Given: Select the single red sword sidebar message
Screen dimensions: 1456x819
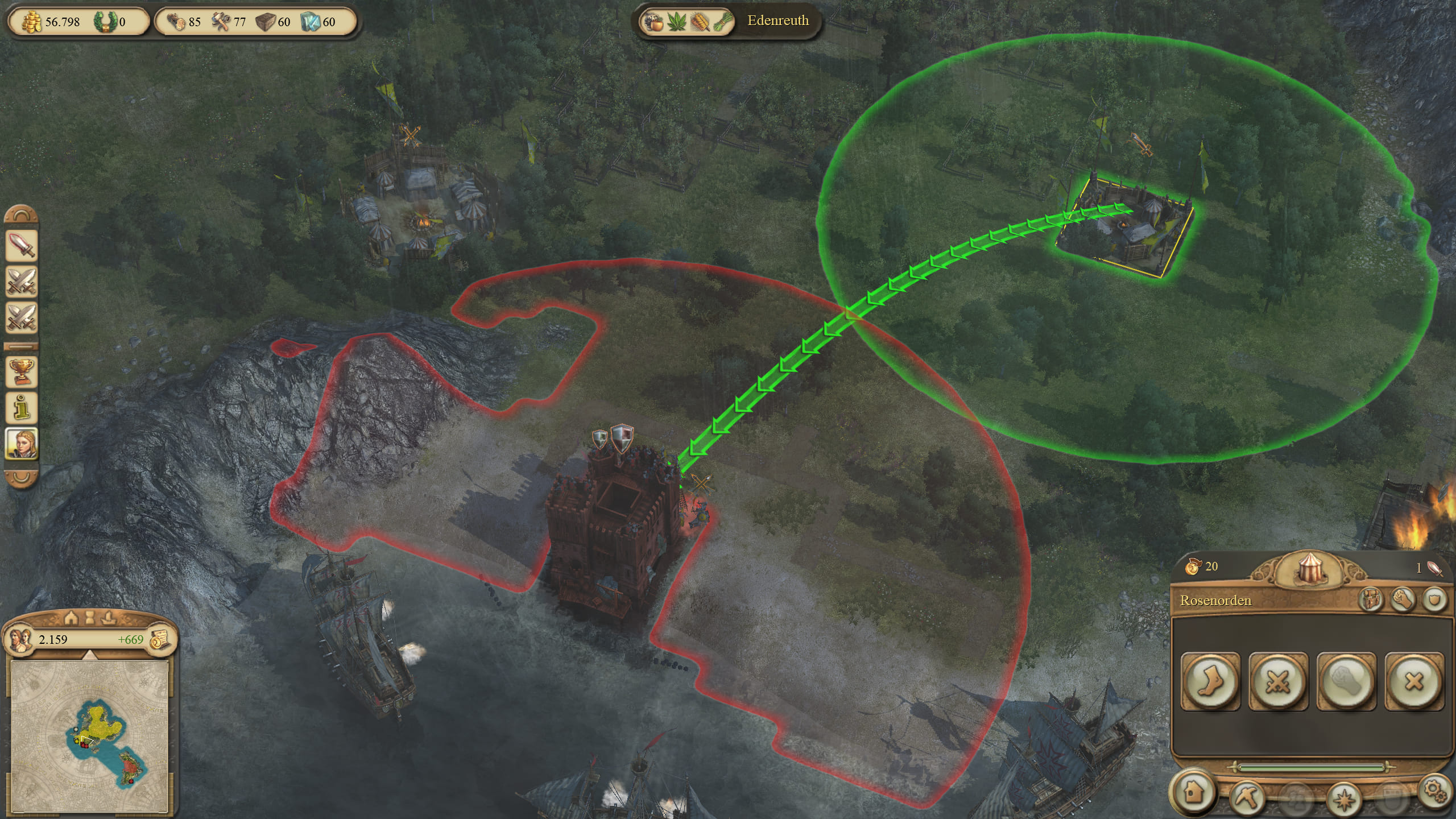Looking at the screenshot, I should pos(22,246).
